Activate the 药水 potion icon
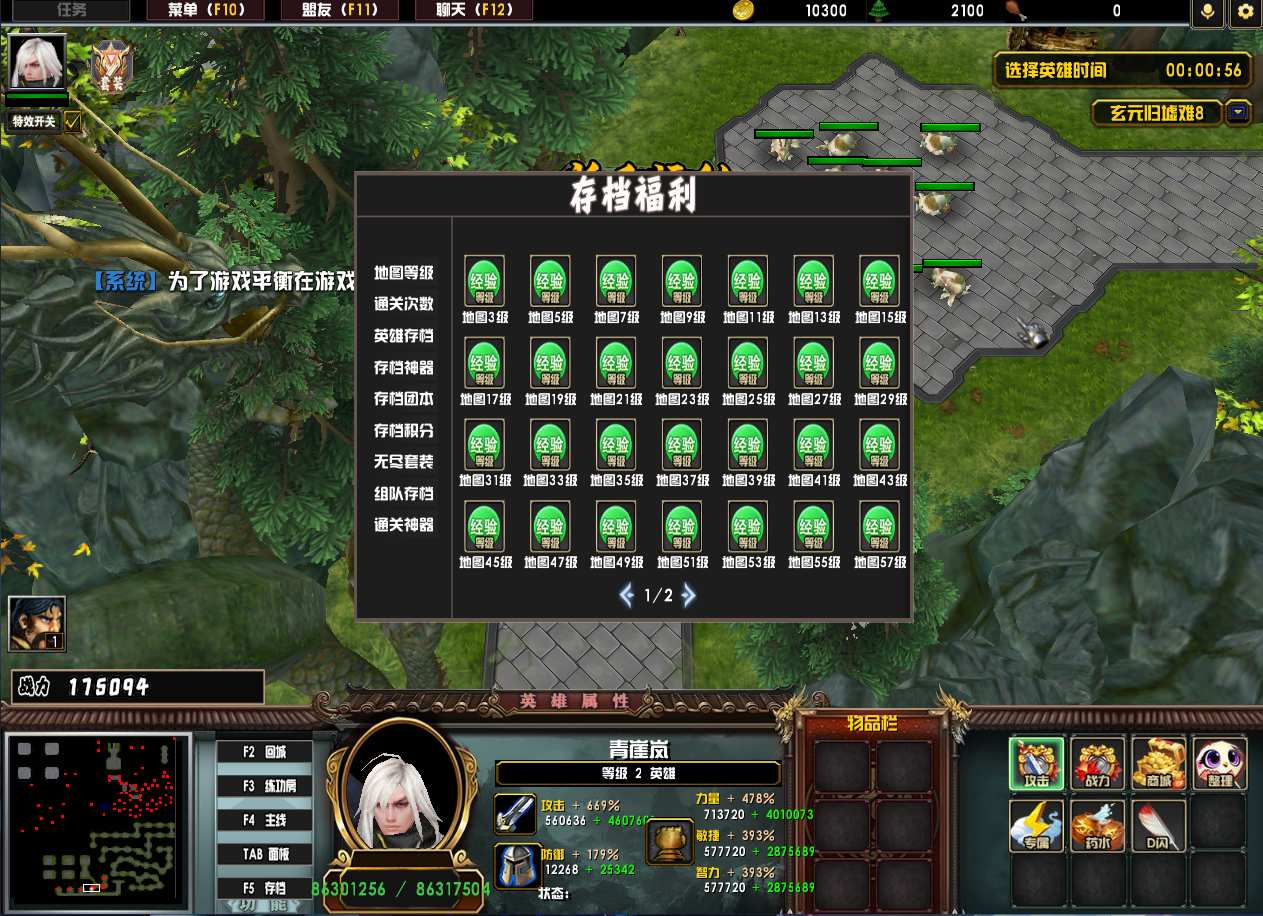This screenshot has height=916, width=1263. 1098,826
